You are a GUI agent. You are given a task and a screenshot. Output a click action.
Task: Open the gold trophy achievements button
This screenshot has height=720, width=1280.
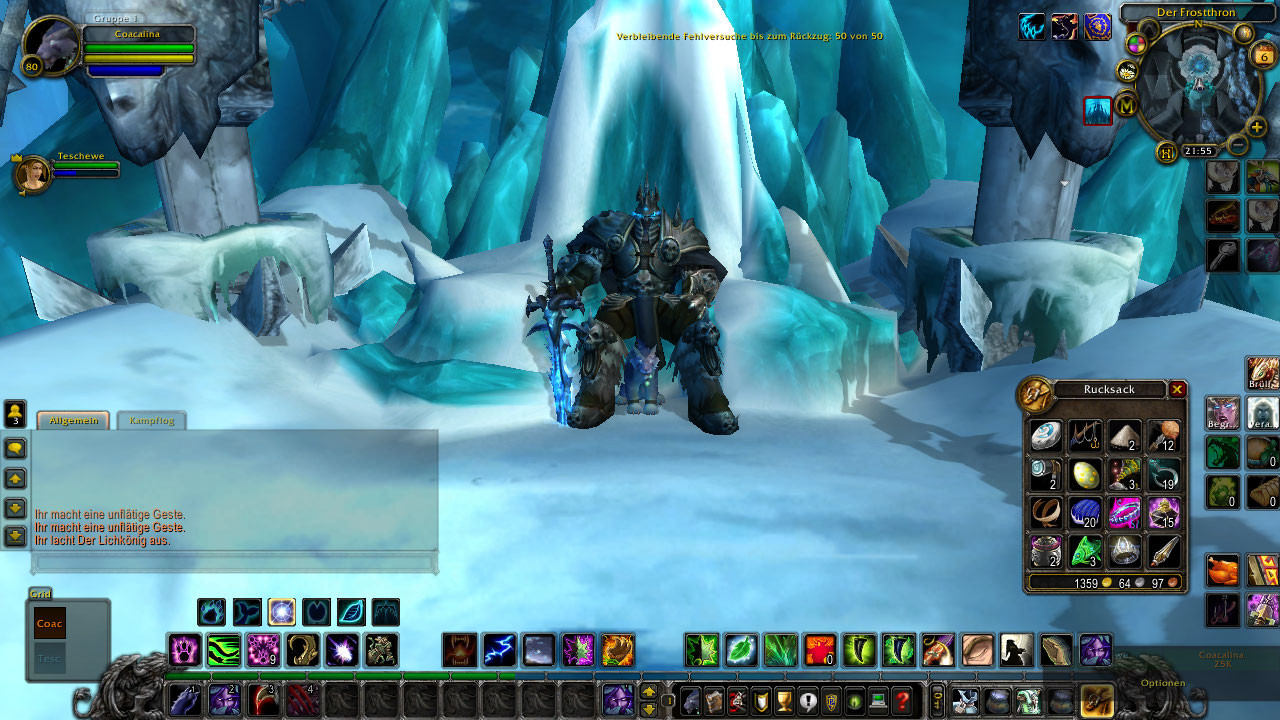point(783,702)
